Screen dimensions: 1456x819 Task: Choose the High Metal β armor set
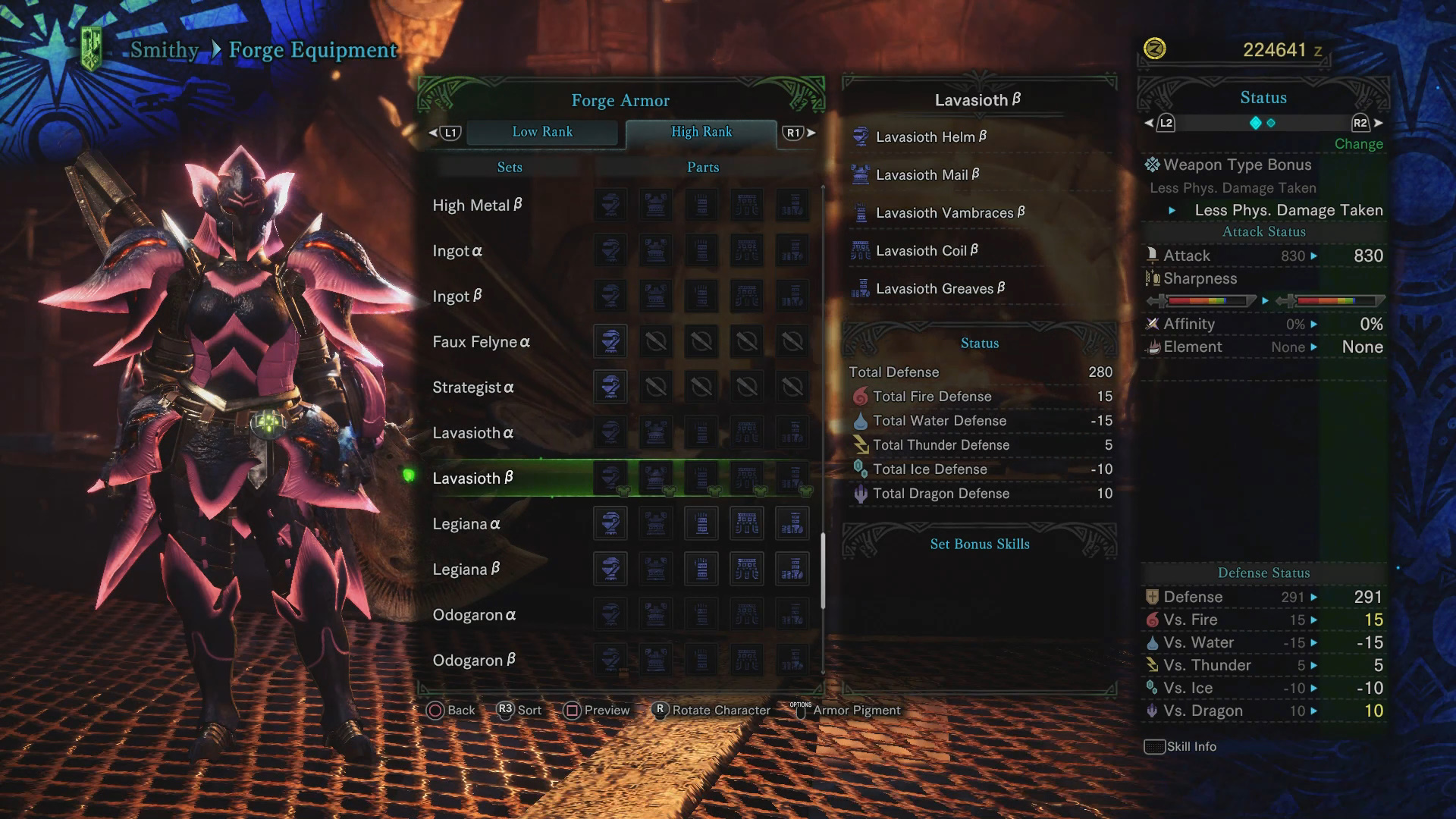point(477,206)
